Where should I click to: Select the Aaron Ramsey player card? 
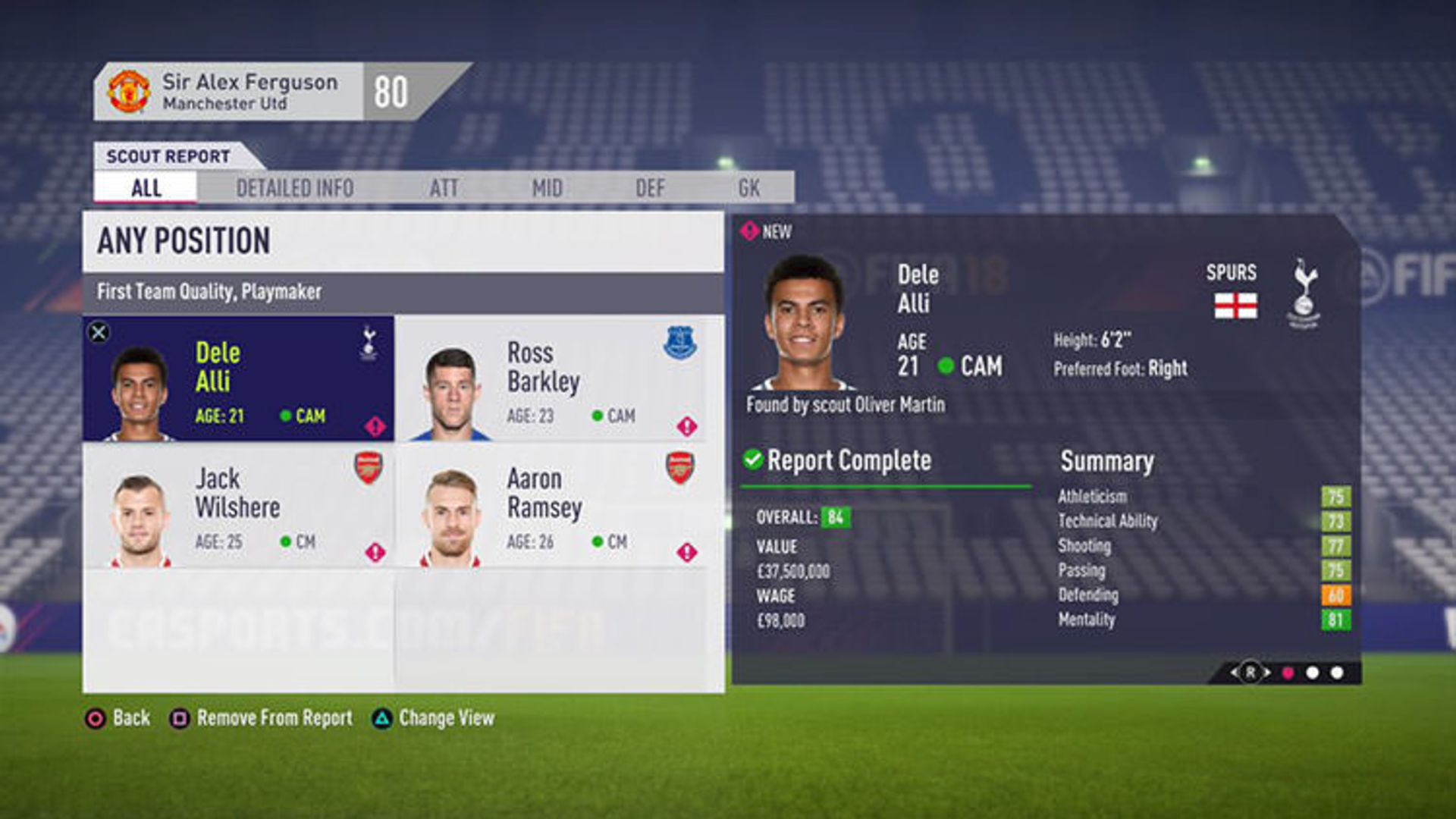pos(551,506)
